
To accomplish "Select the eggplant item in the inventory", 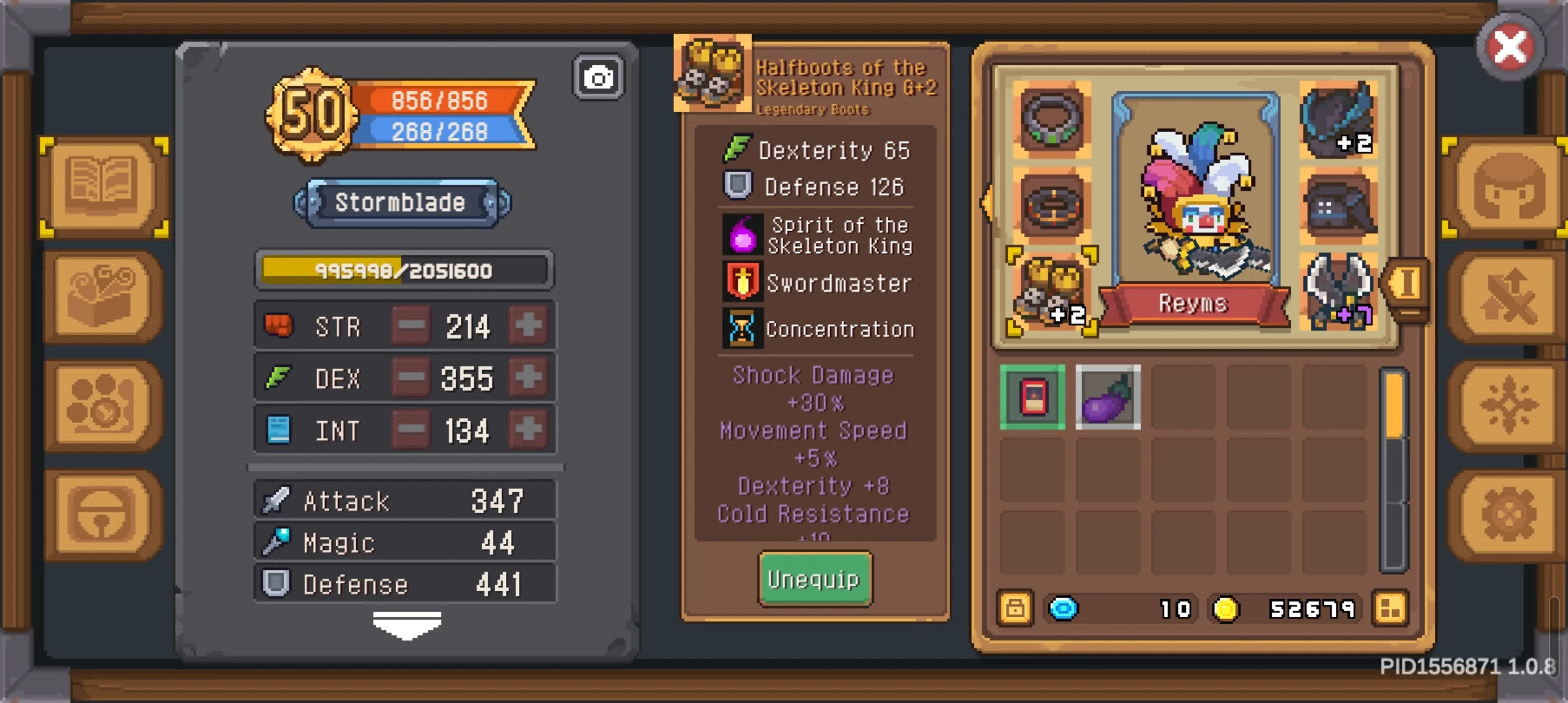I will click(x=1108, y=398).
